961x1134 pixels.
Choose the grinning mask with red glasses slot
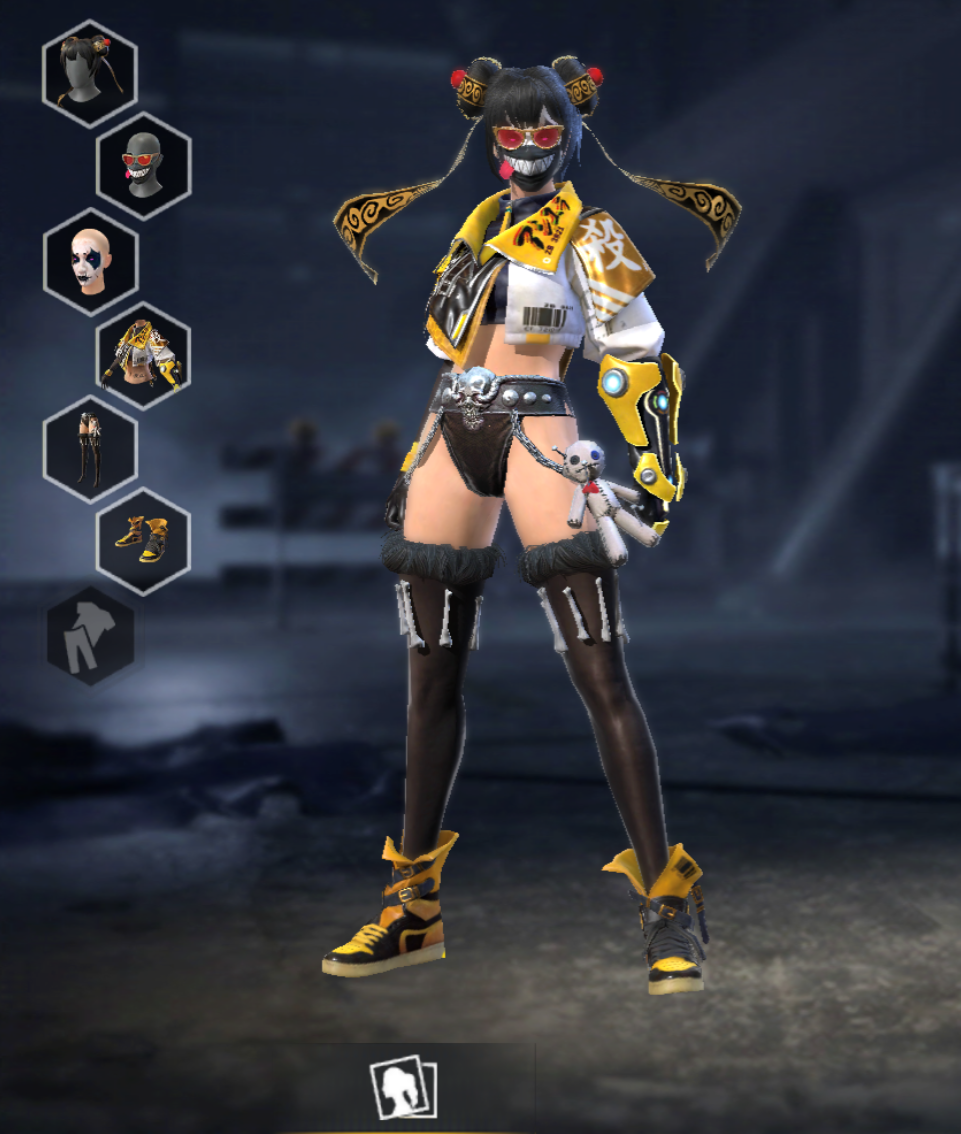[x=143, y=166]
